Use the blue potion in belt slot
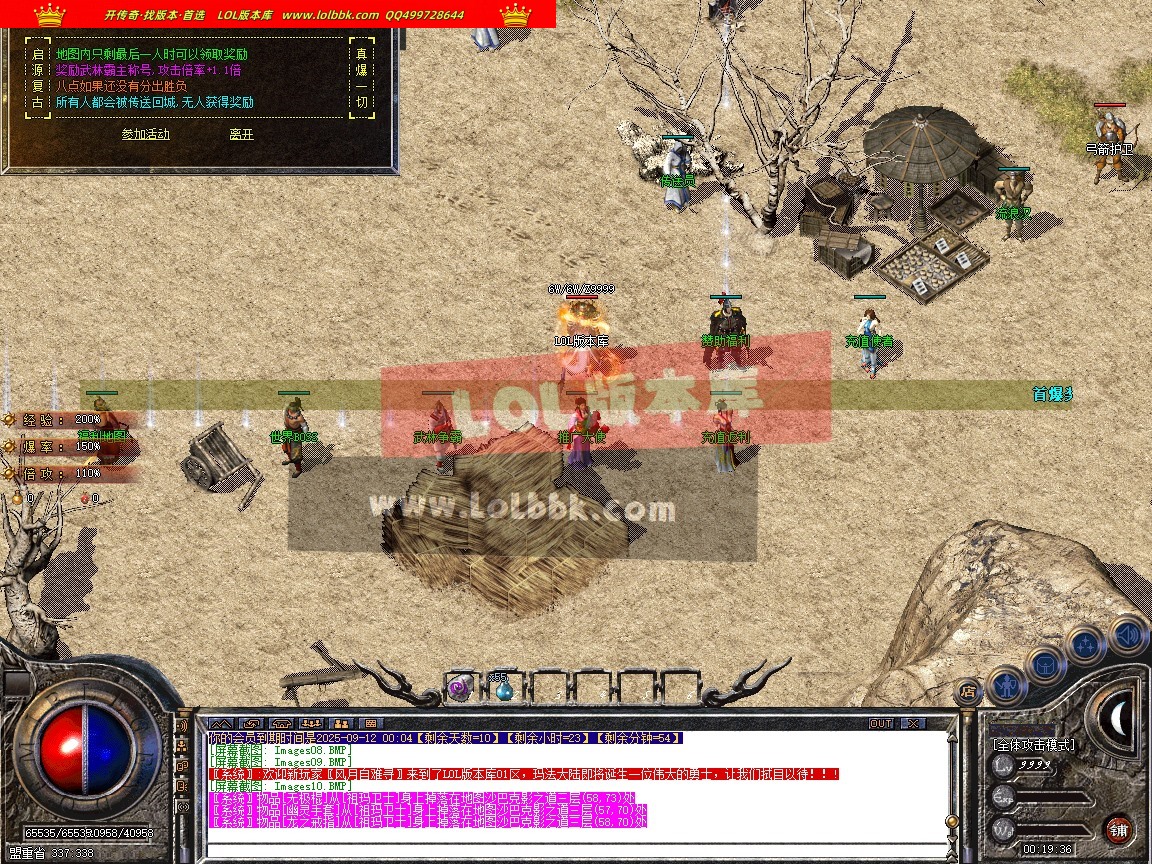1152x864 pixels. (503, 687)
